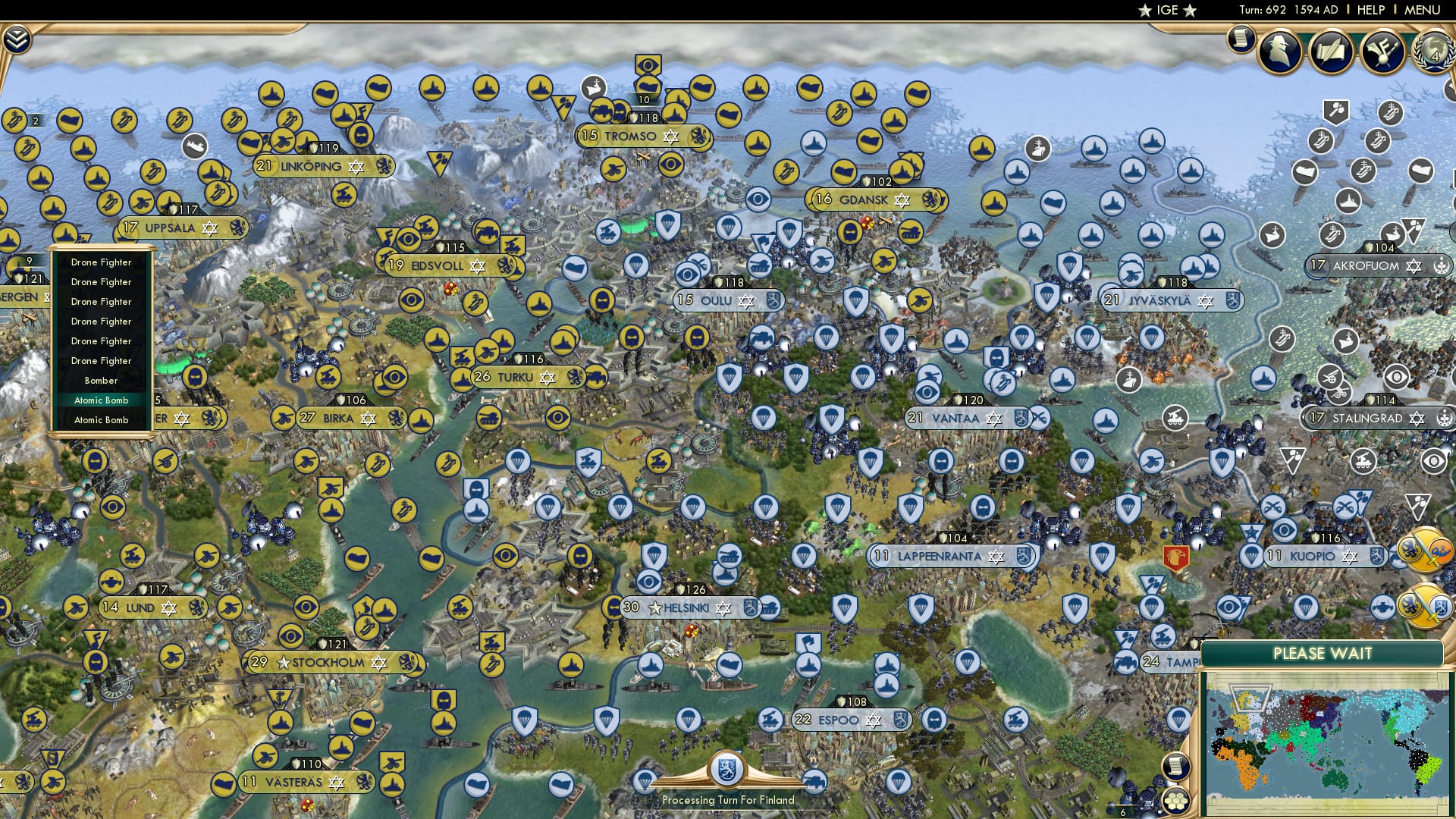
Task: Select Bomber from the aircraft list
Action: 101,380
